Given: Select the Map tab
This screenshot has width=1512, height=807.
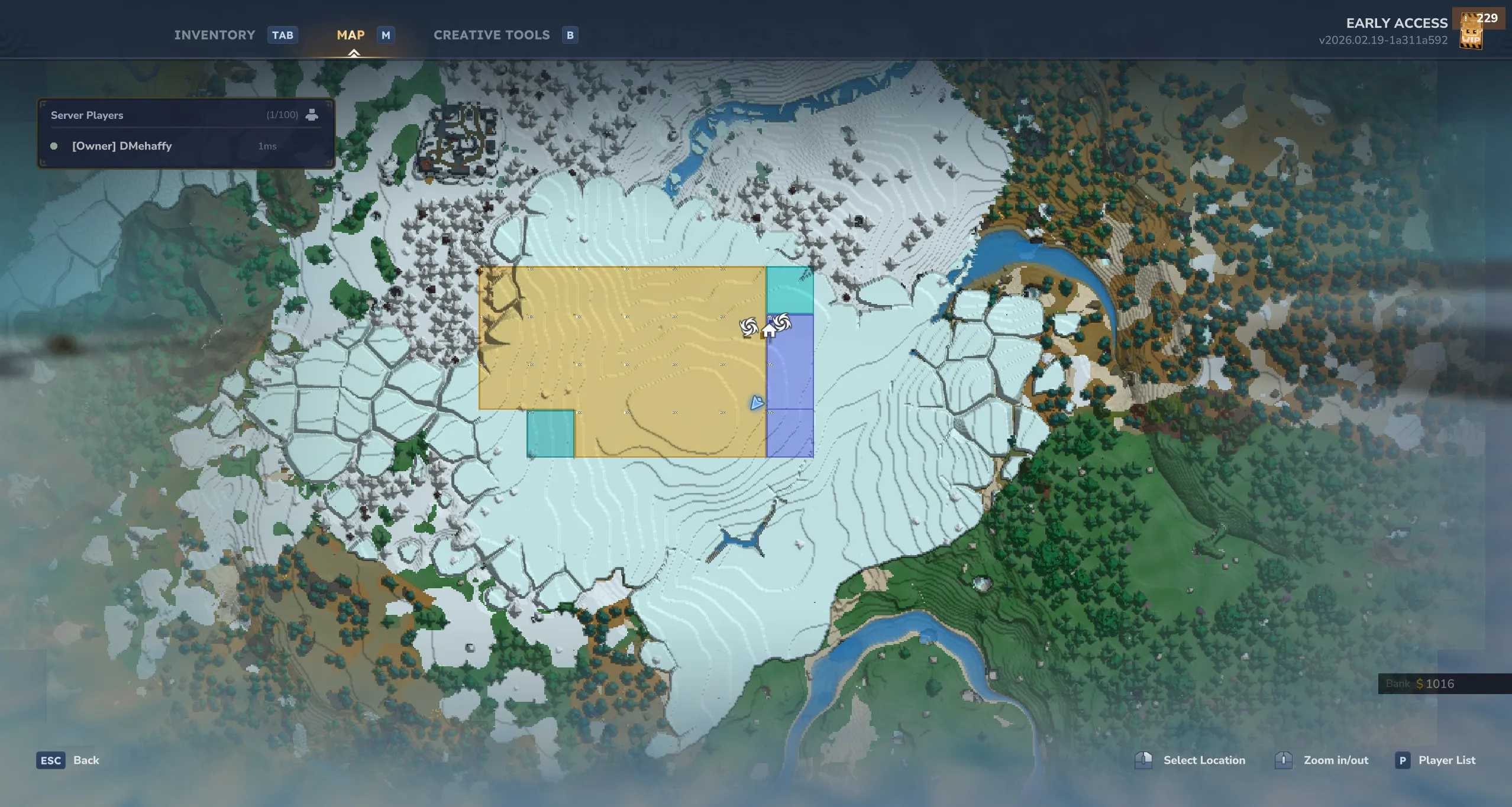Looking at the screenshot, I should [351, 35].
